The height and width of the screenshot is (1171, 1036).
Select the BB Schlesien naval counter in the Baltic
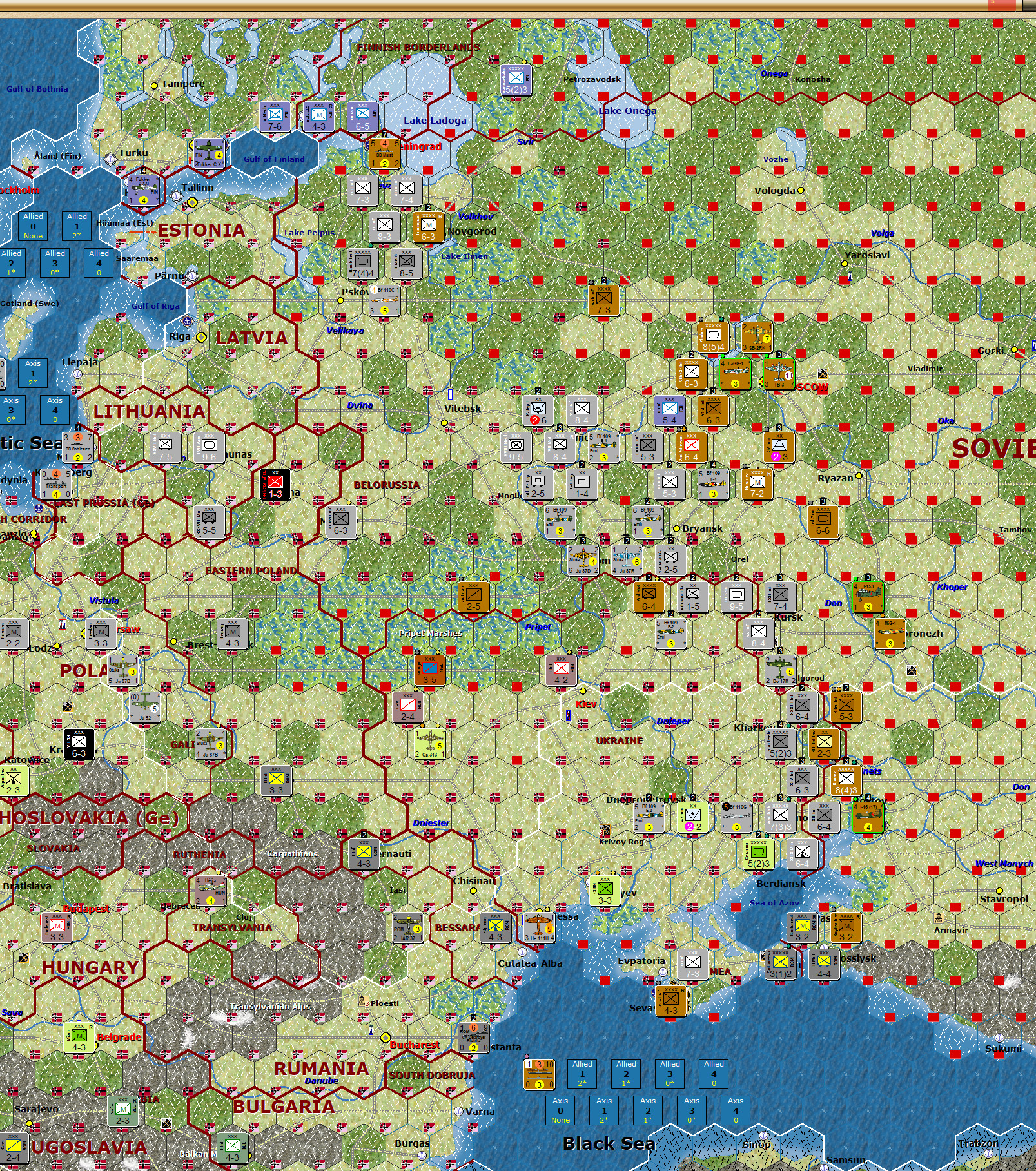pyautogui.click(x=78, y=448)
